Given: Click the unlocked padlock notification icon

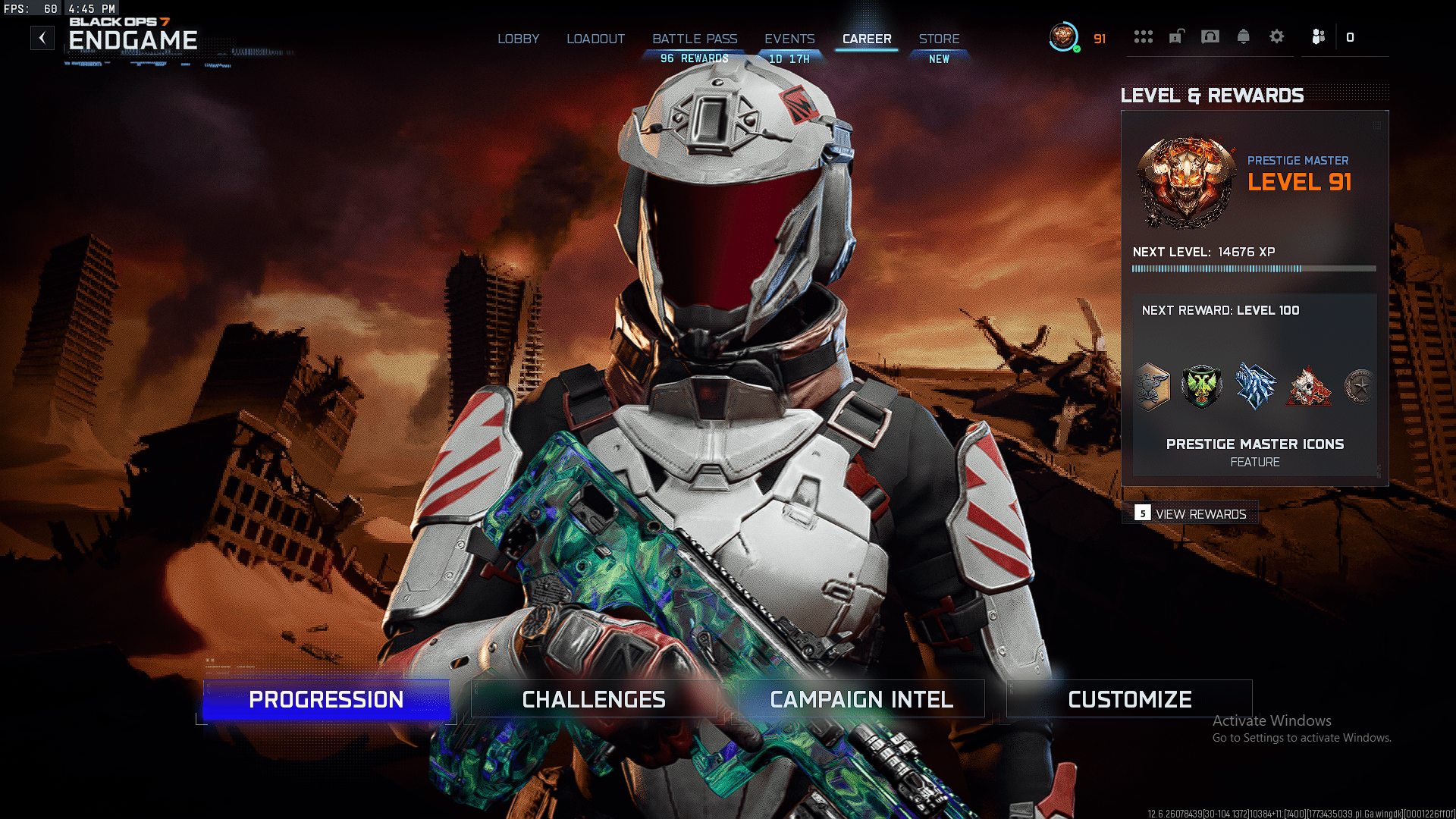Looking at the screenshot, I should pyautogui.click(x=1176, y=36).
